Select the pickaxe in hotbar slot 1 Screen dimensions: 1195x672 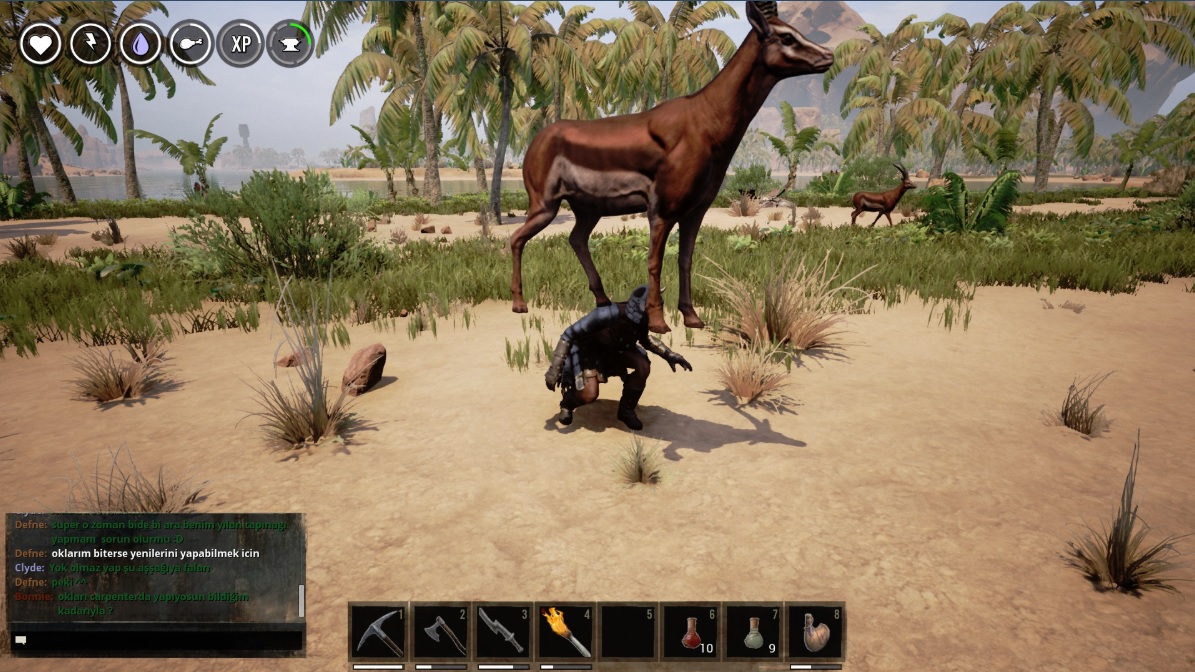(380, 631)
